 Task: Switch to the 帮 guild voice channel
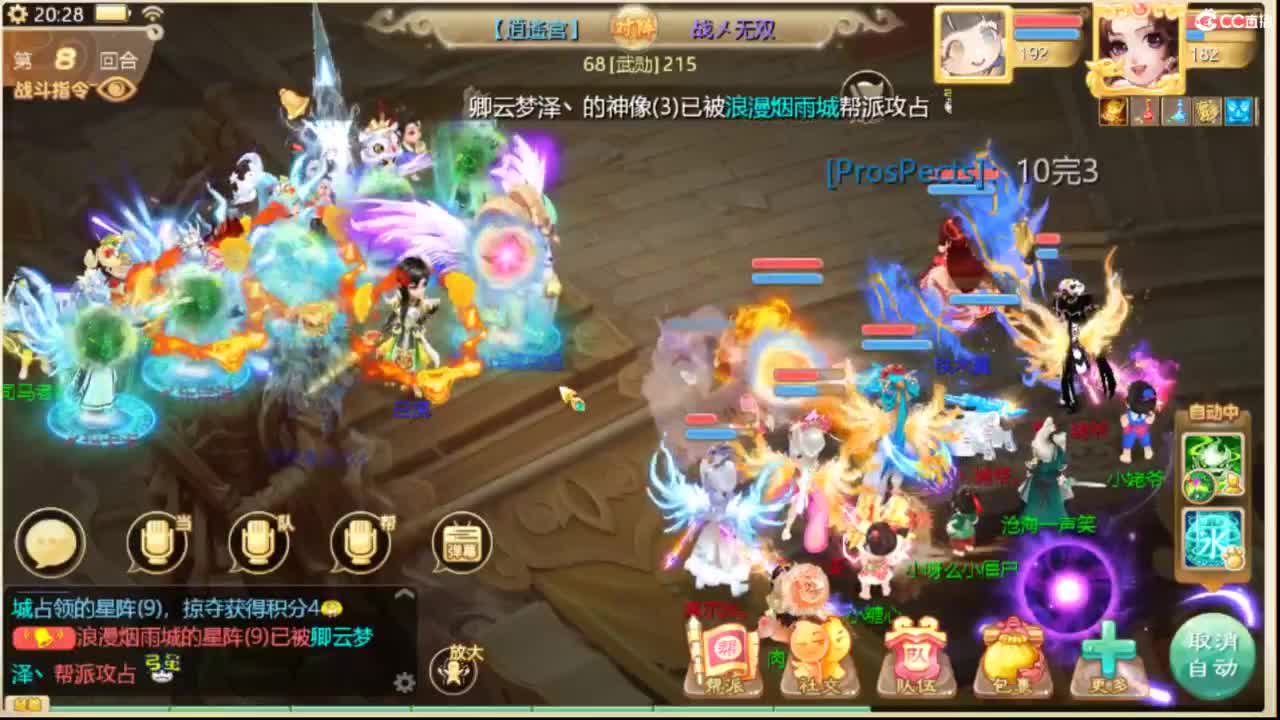coord(362,543)
